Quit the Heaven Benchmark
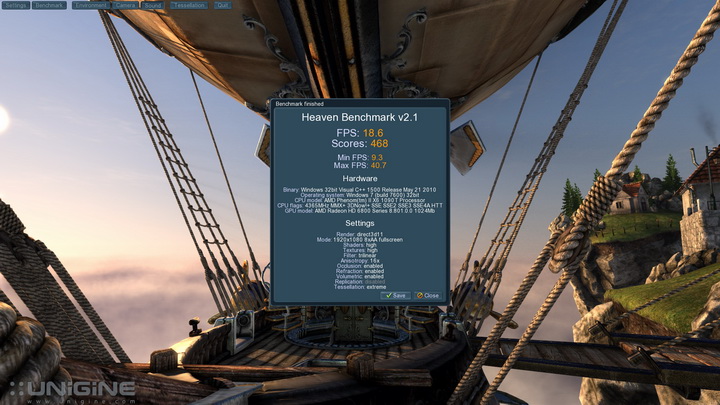Image resolution: width=720 pixels, height=405 pixels. click(x=221, y=5)
